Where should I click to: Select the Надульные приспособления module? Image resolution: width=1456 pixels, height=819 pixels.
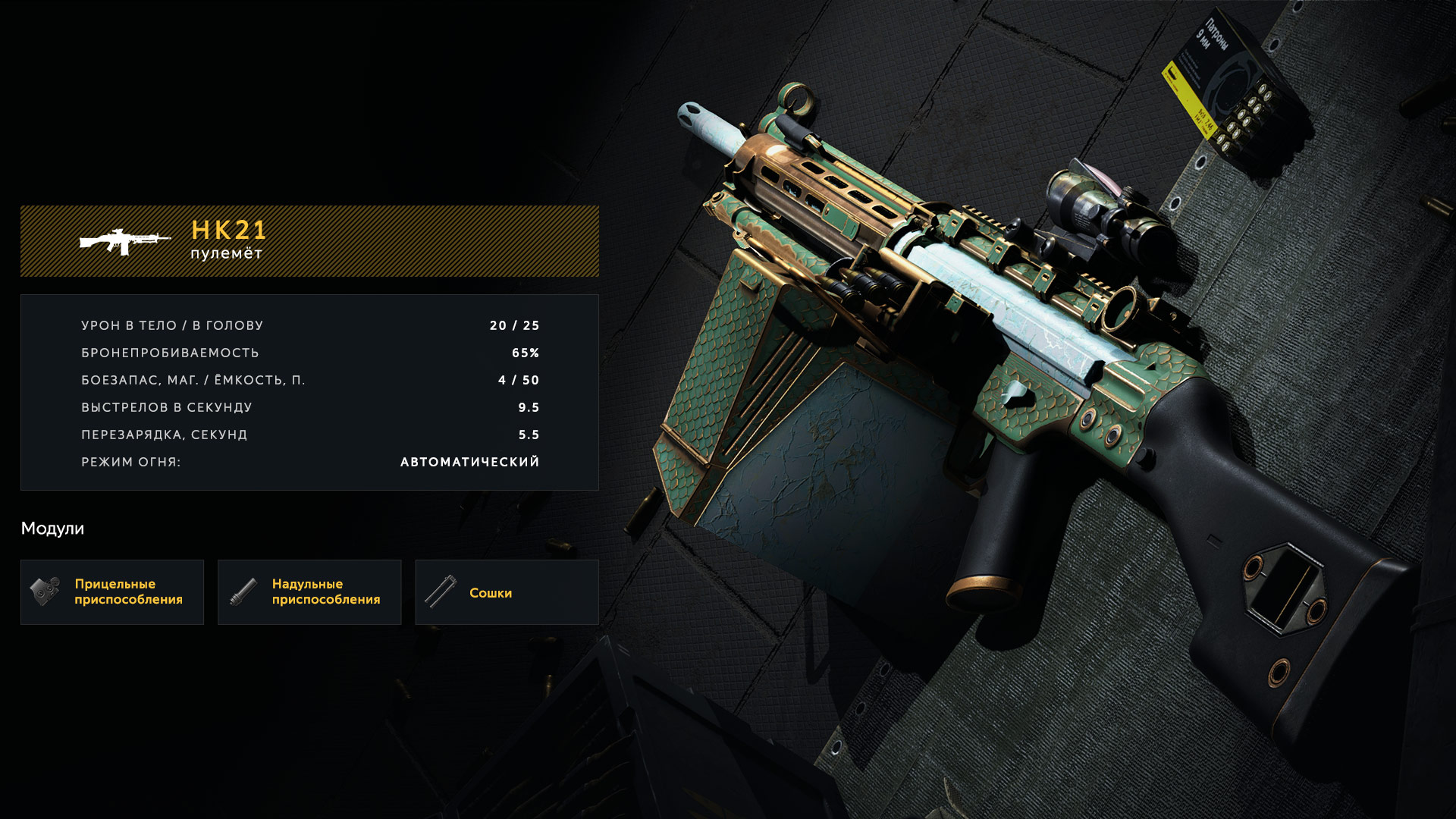[x=309, y=592]
